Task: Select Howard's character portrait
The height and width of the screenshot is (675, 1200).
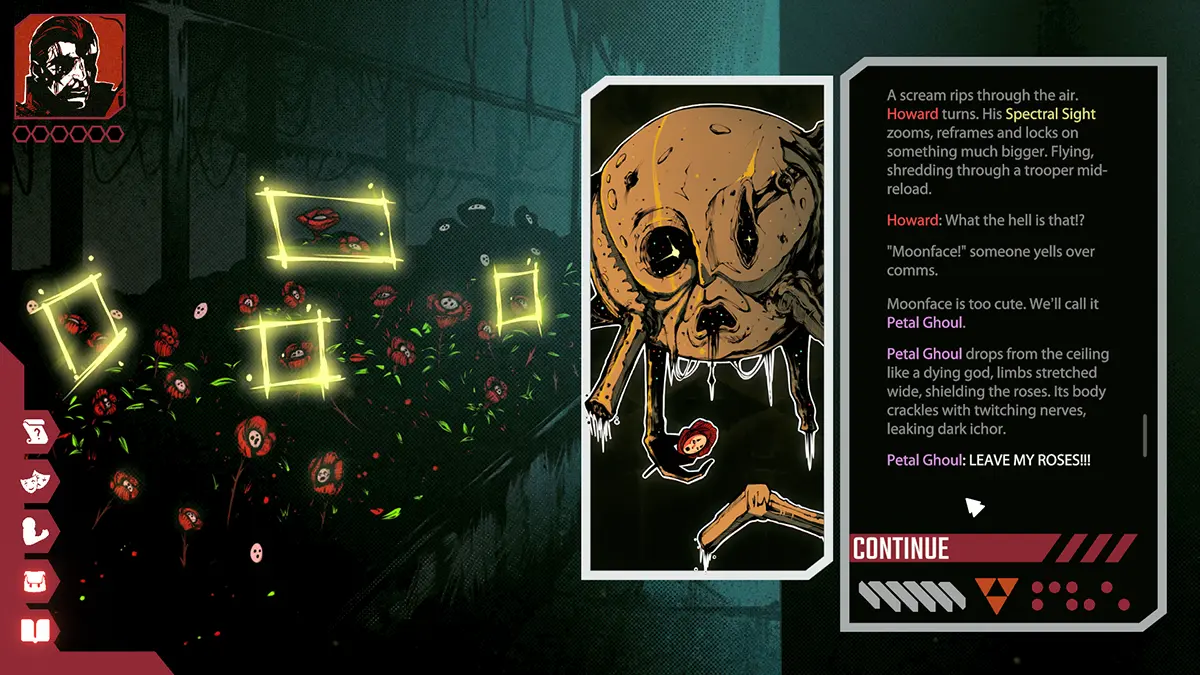Action: (69, 66)
